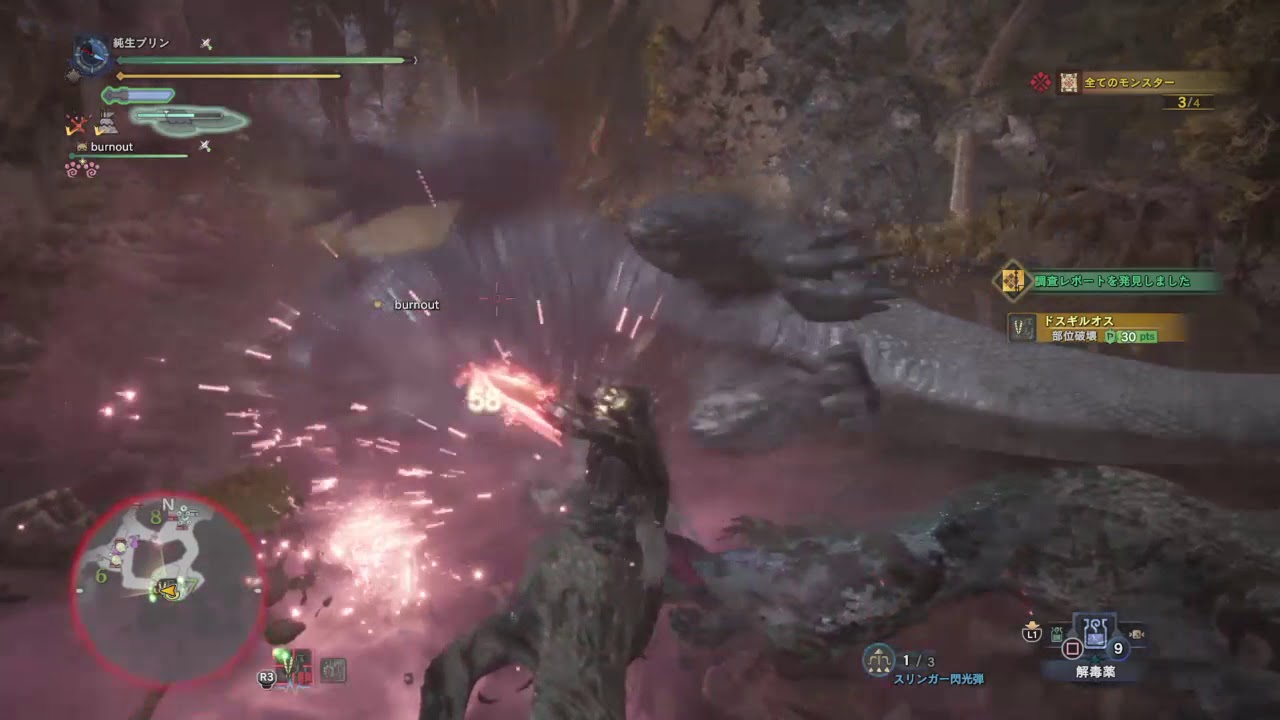Select the equipped sword sharpness icon
The image size is (1280, 720).
coord(136,94)
